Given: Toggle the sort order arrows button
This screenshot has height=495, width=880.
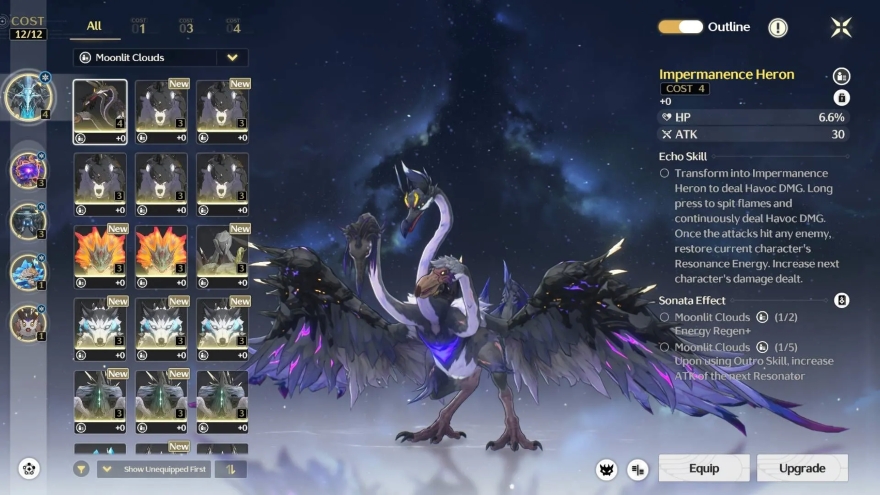Looking at the screenshot, I should click(230, 469).
